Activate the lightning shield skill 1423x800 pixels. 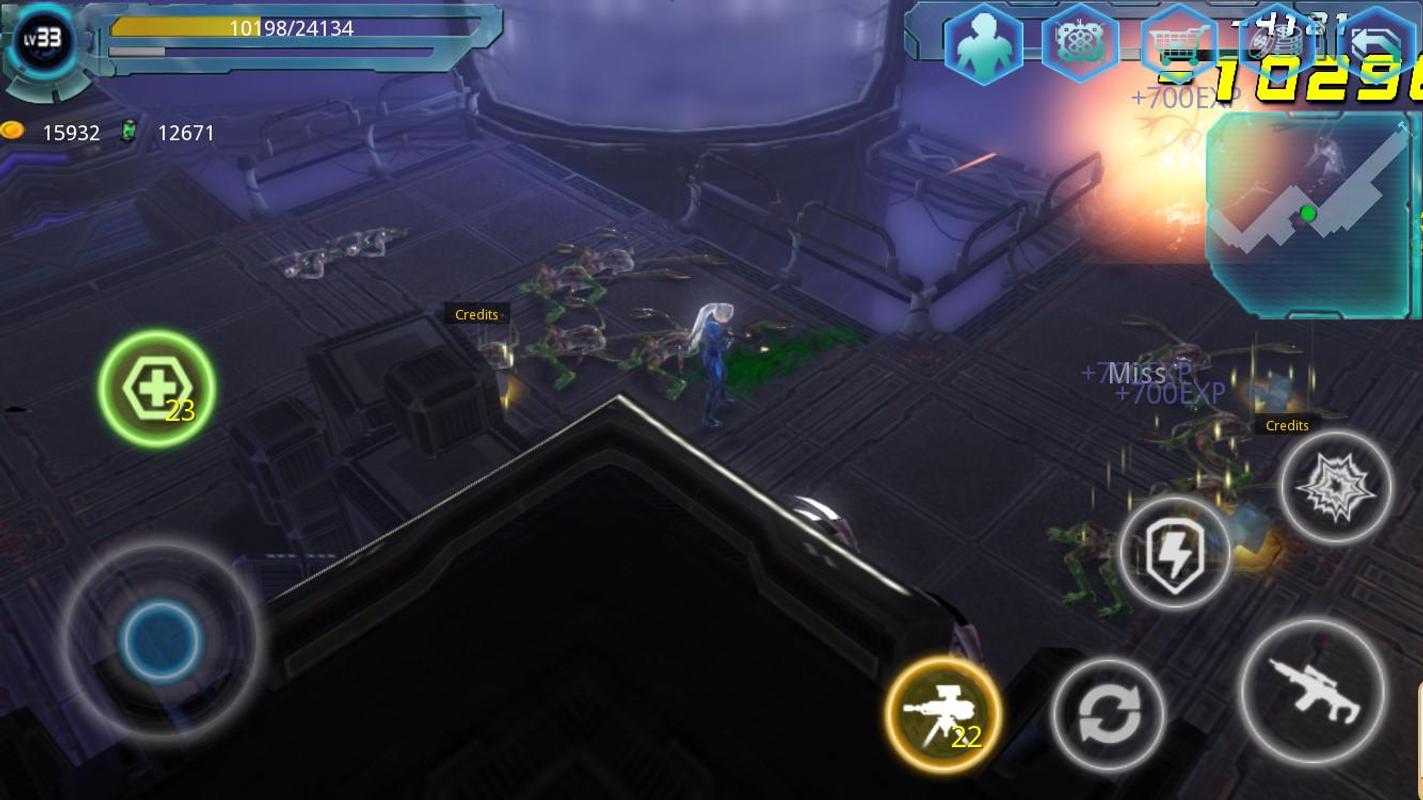pos(1176,552)
